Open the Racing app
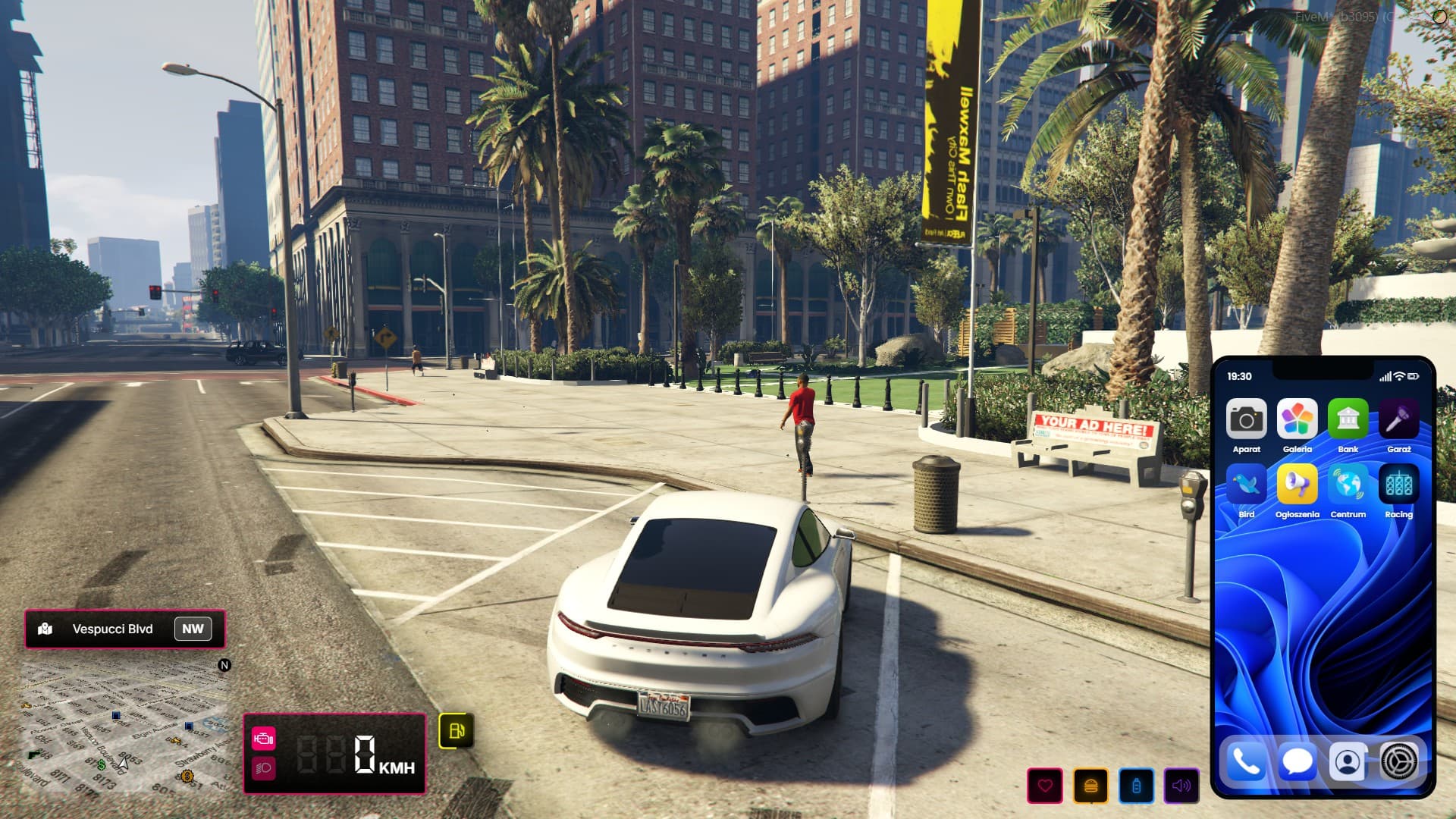Screen dimensions: 1456x819 pos(1398,484)
